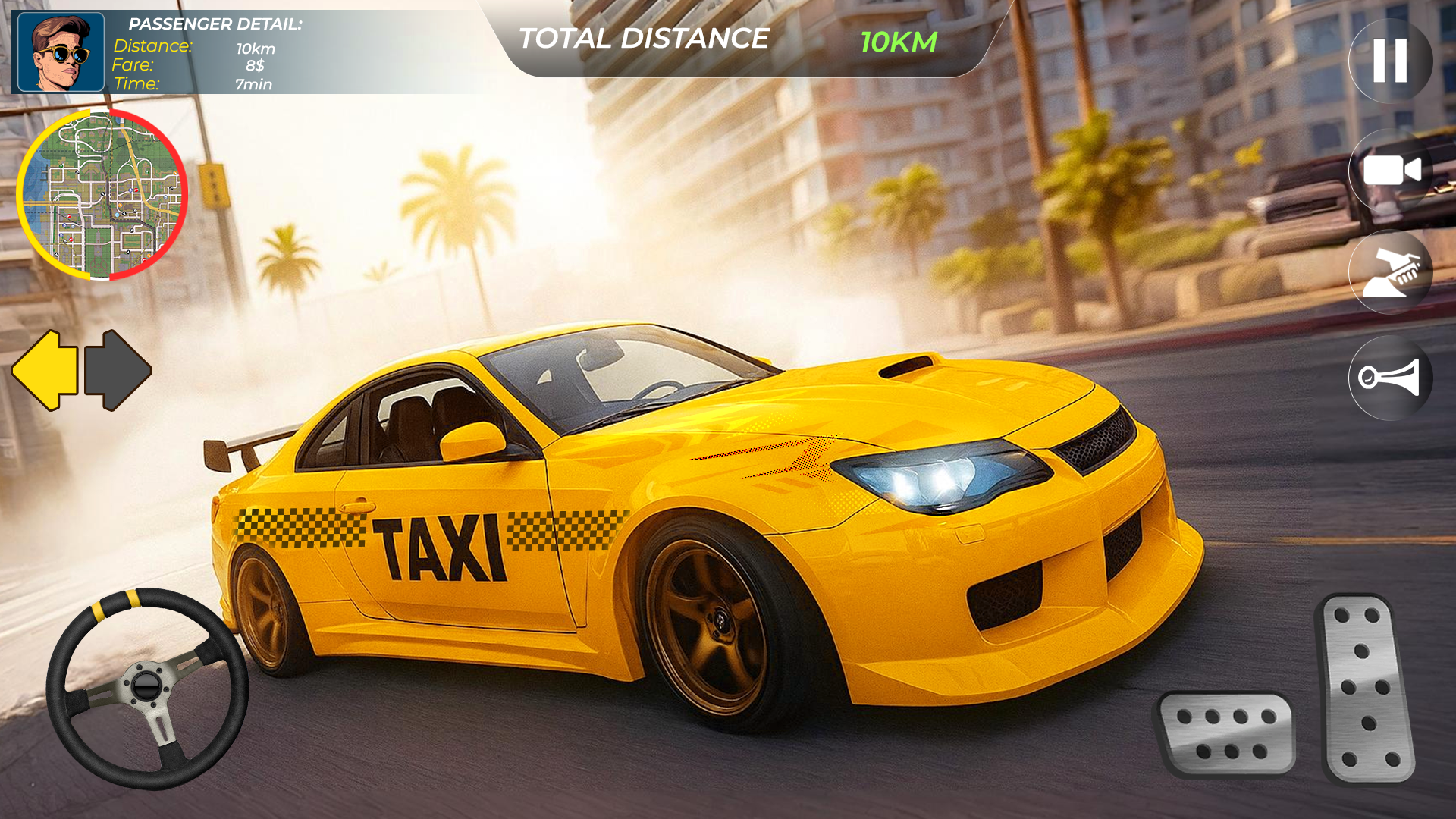
Task: Steer right with the dark arrow
Action: [118, 369]
